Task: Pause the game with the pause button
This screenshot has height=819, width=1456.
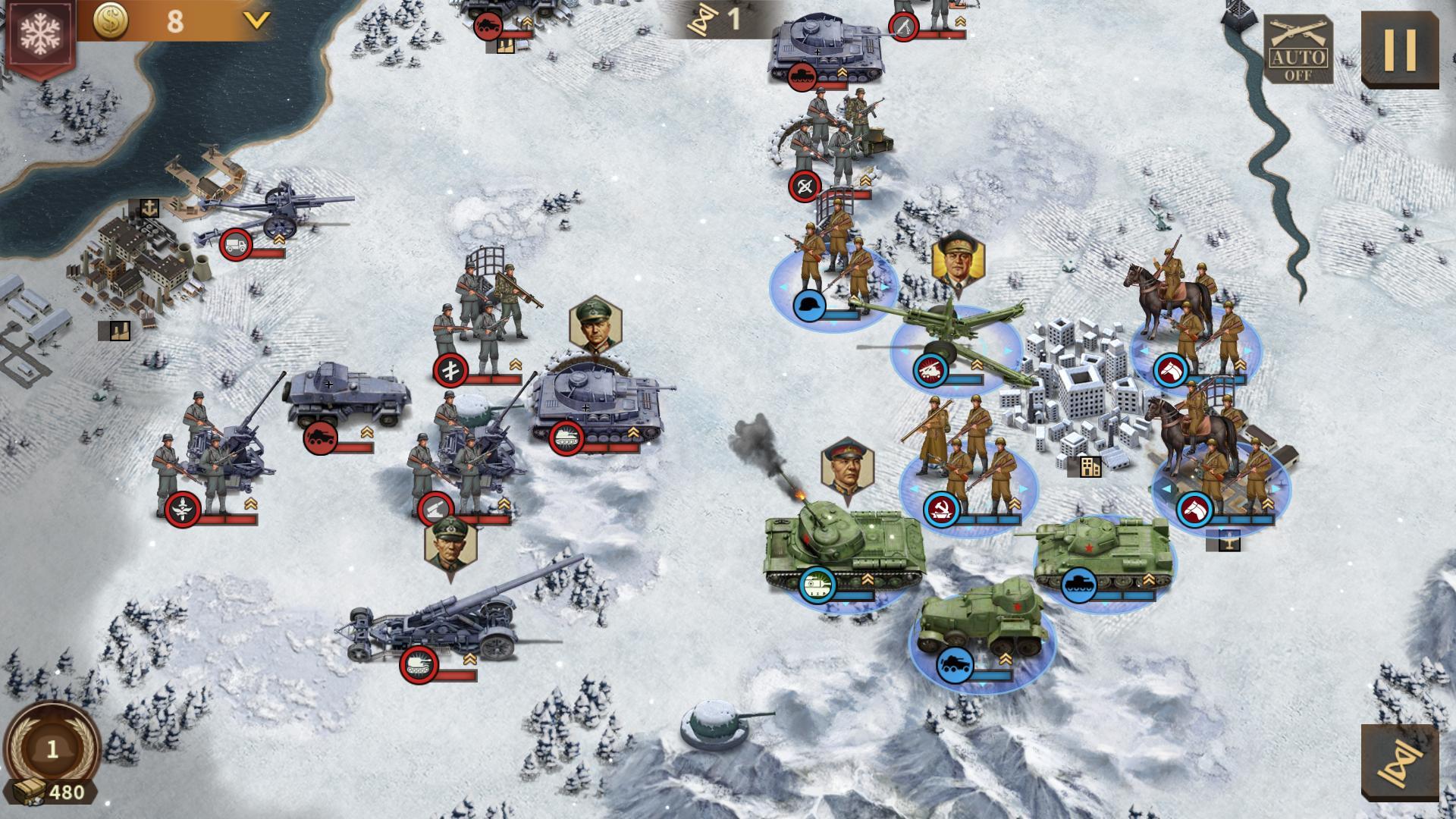Action: [x=1399, y=49]
